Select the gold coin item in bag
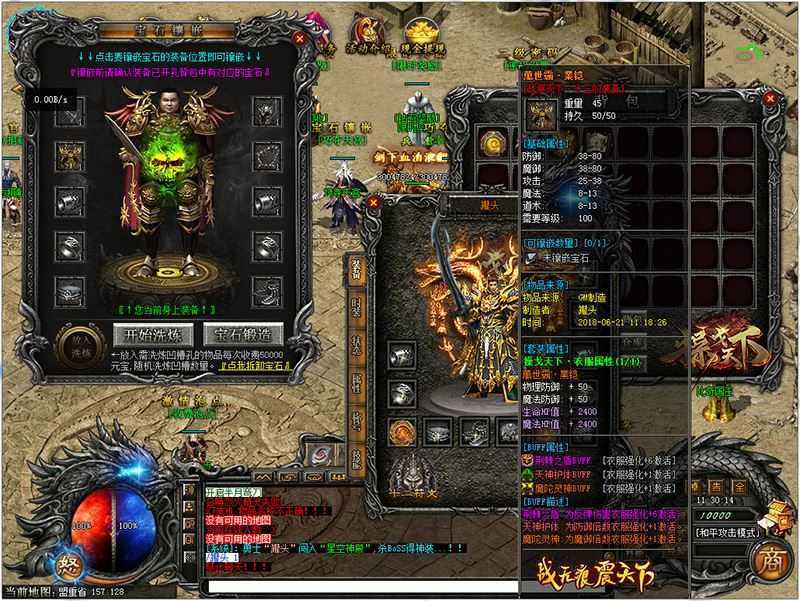Image resolution: width=800 pixels, height=601 pixels. [x=491, y=144]
